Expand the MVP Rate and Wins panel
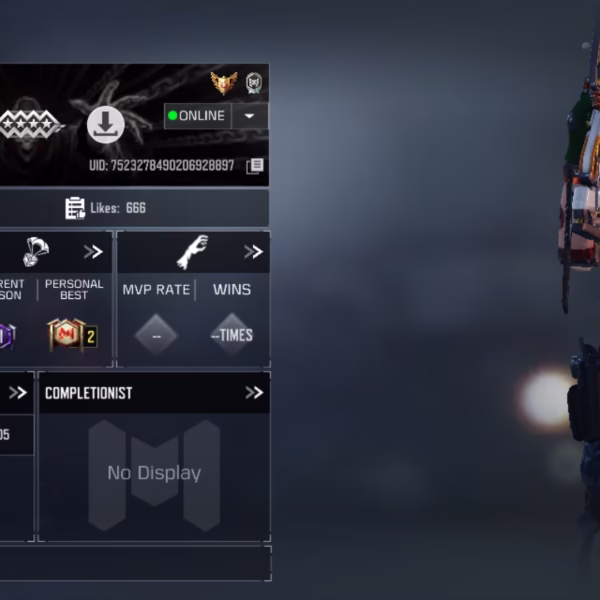Viewport: 600px width, 600px height. [x=254, y=252]
